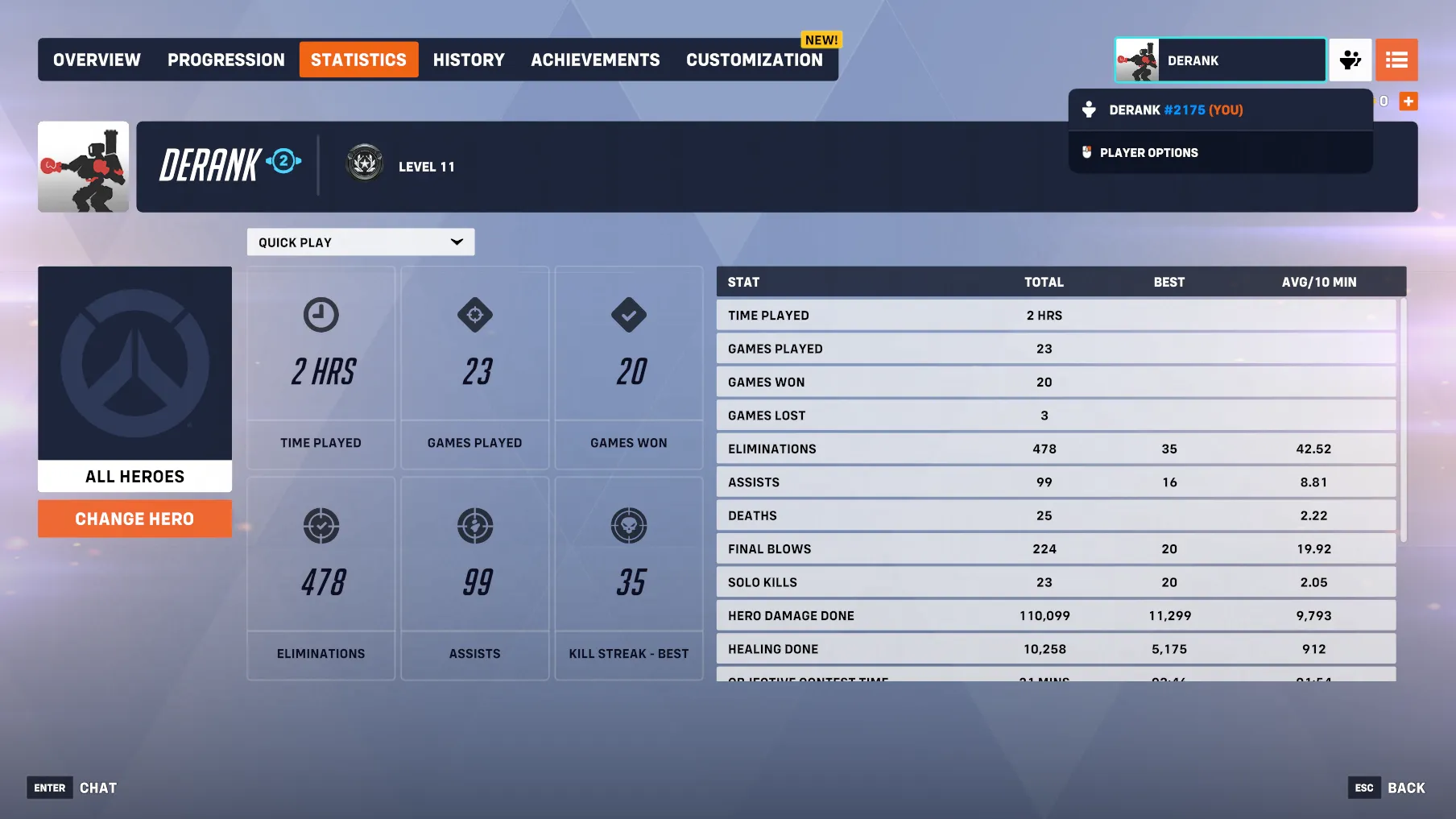Go to the Achievements tab

point(595,60)
